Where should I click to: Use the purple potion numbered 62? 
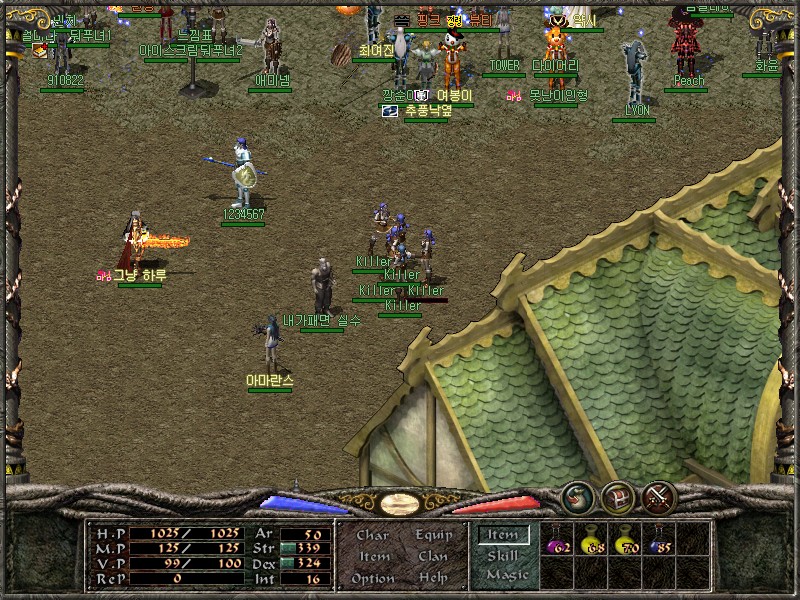[x=557, y=541]
